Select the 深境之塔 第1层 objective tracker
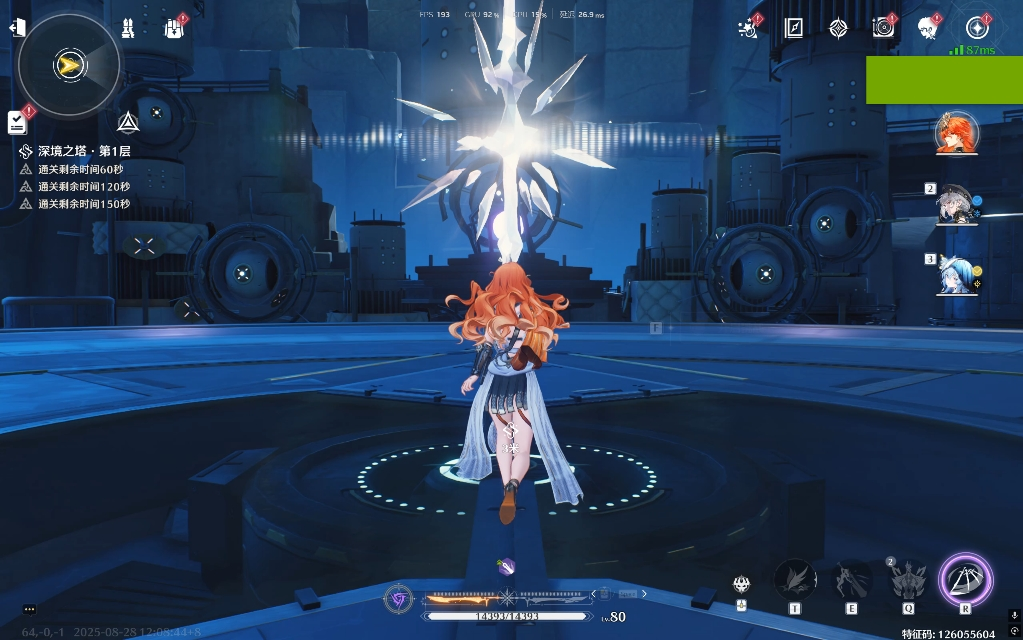1023x640 pixels. click(x=84, y=151)
